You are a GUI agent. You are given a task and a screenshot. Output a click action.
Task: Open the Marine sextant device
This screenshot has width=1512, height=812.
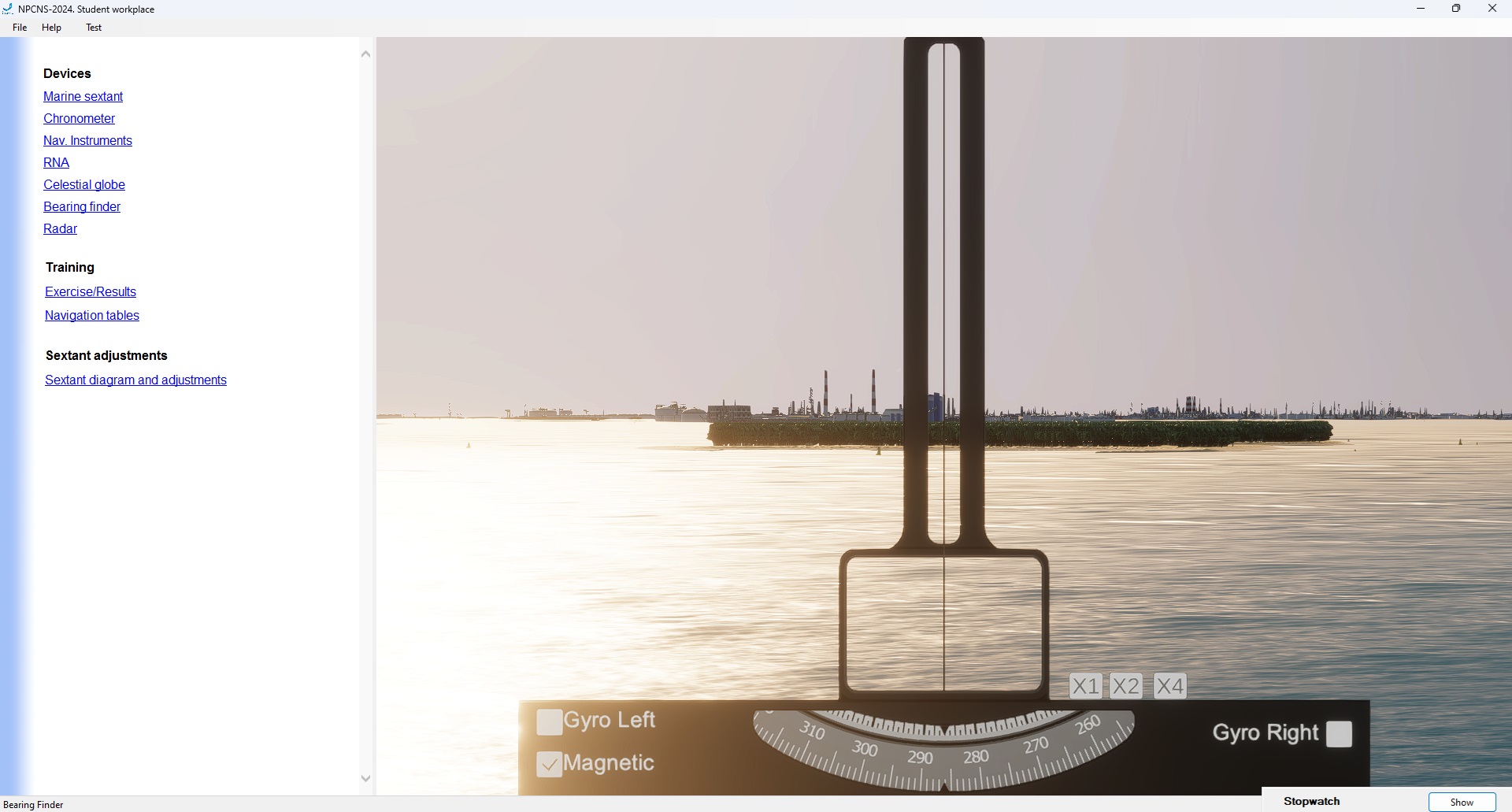83,96
